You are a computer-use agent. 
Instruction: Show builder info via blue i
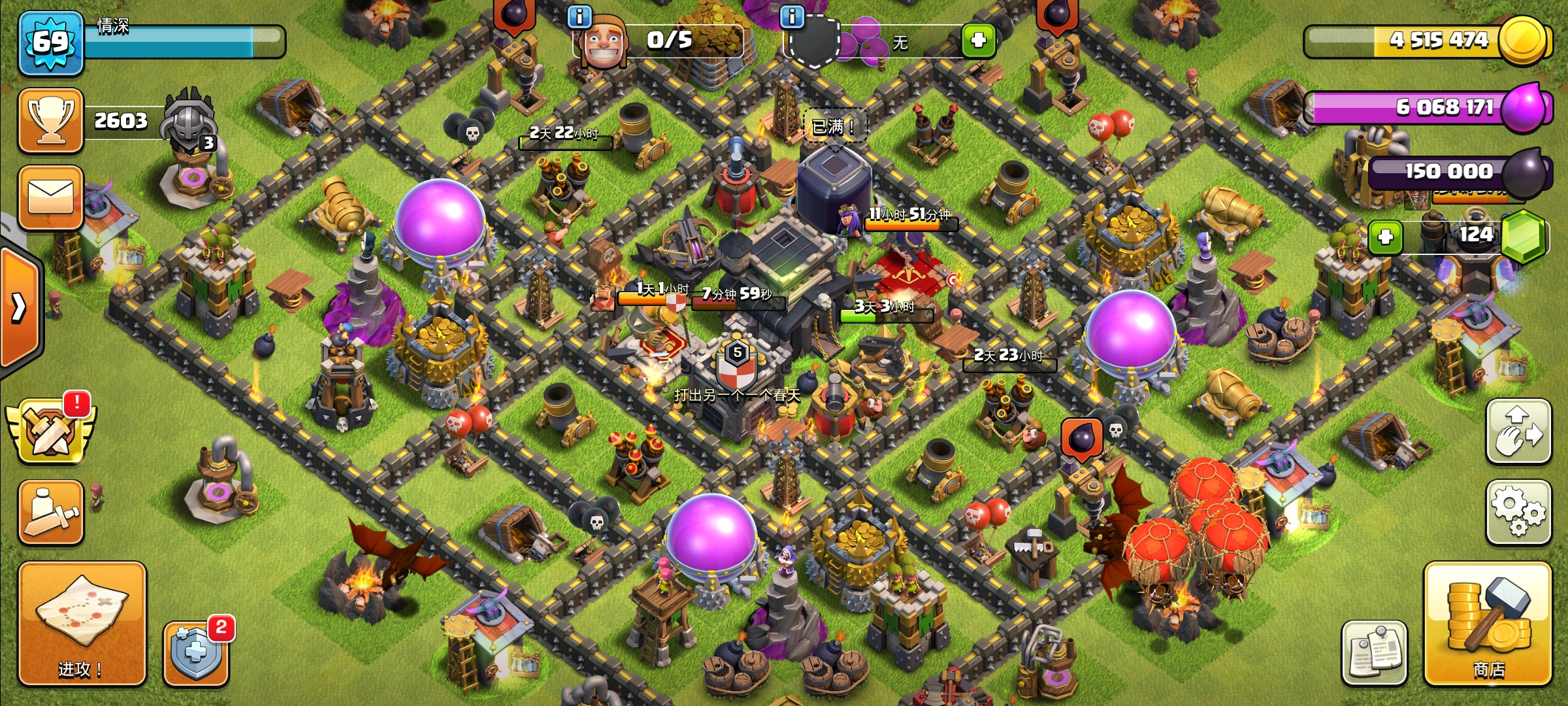click(x=580, y=16)
